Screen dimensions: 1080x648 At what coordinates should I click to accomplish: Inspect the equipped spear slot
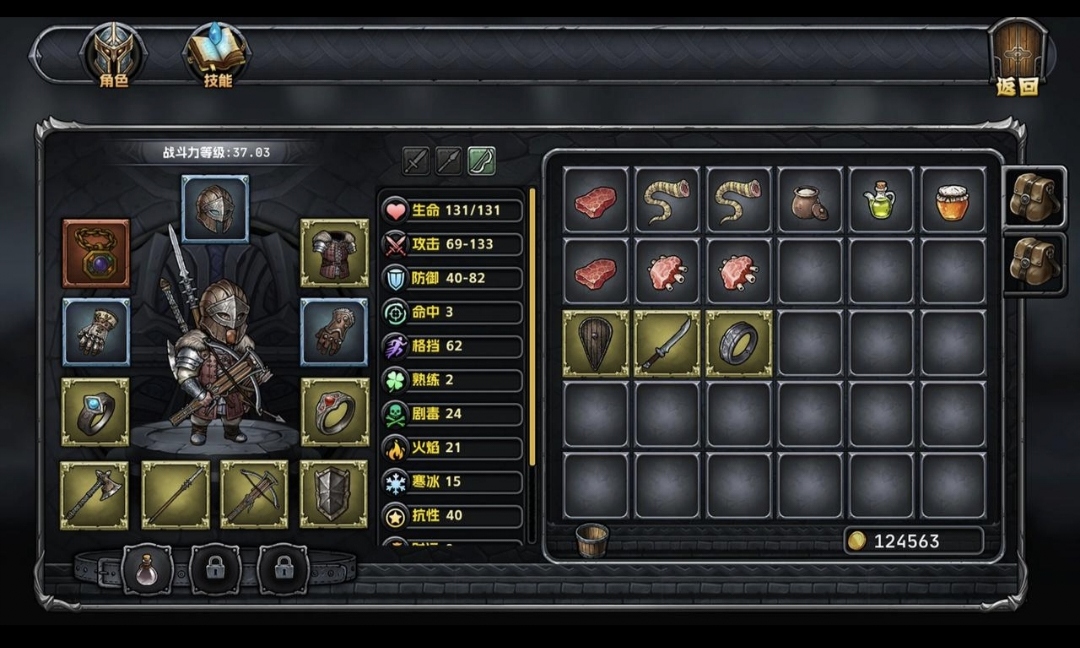point(175,494)
